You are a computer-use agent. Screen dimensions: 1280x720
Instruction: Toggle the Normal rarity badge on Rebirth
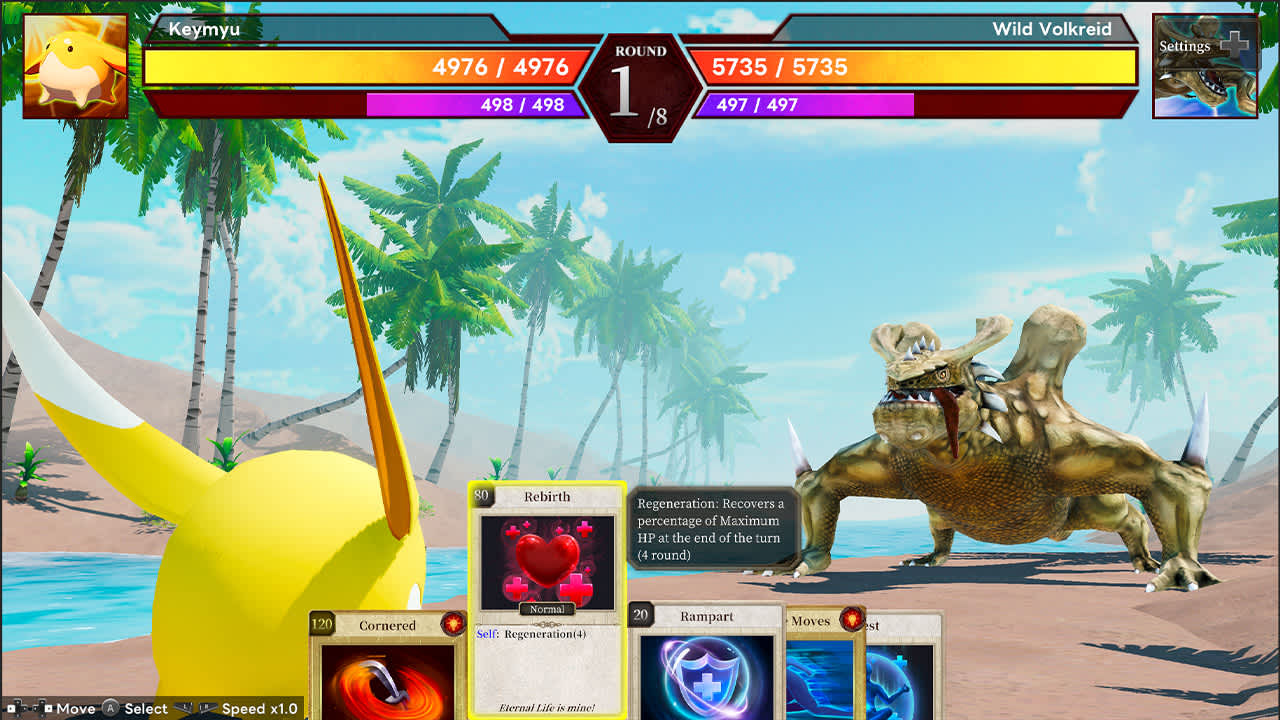pos(547,610)
